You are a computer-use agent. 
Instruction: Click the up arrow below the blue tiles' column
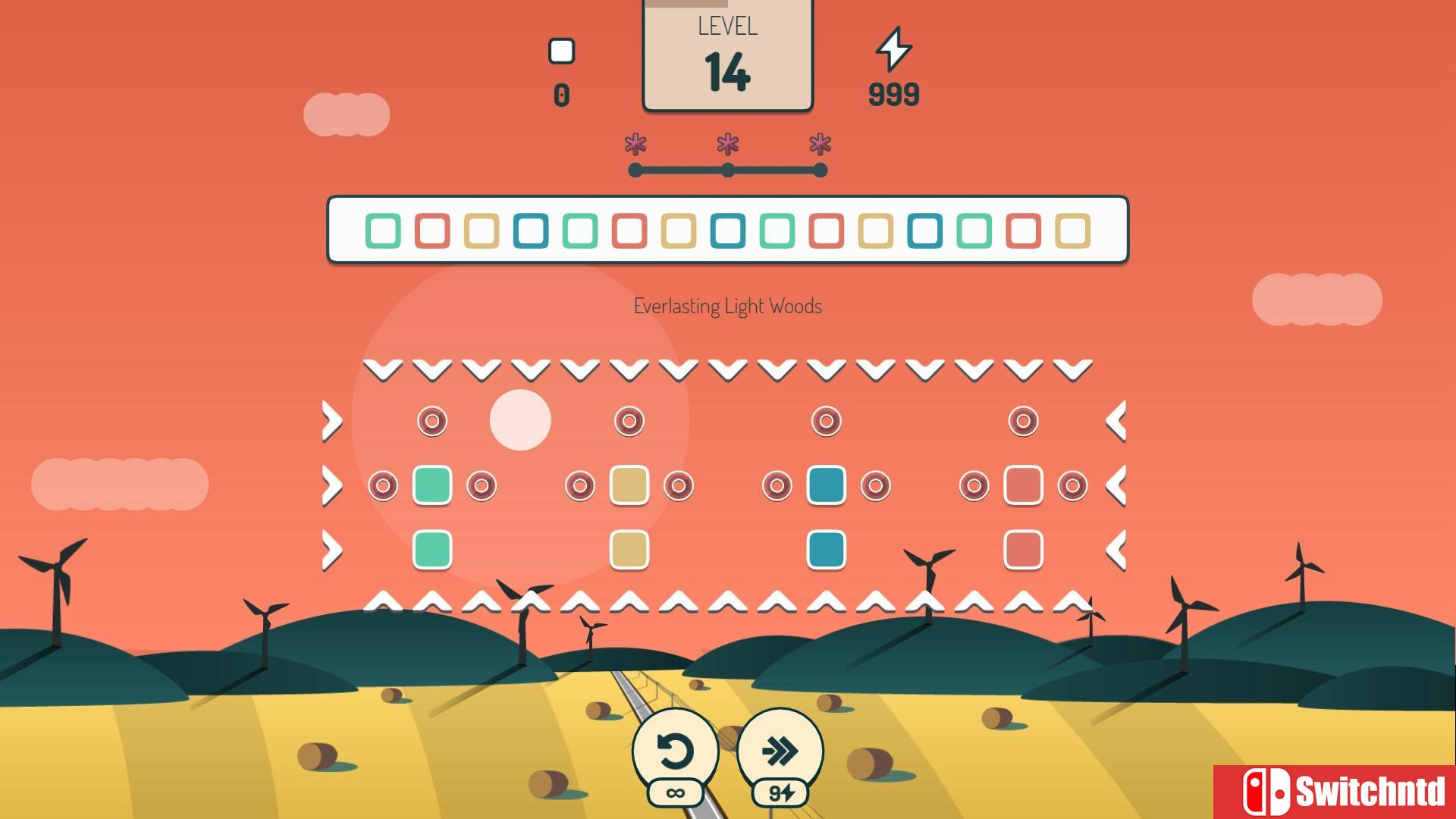(x=827, y=602)
